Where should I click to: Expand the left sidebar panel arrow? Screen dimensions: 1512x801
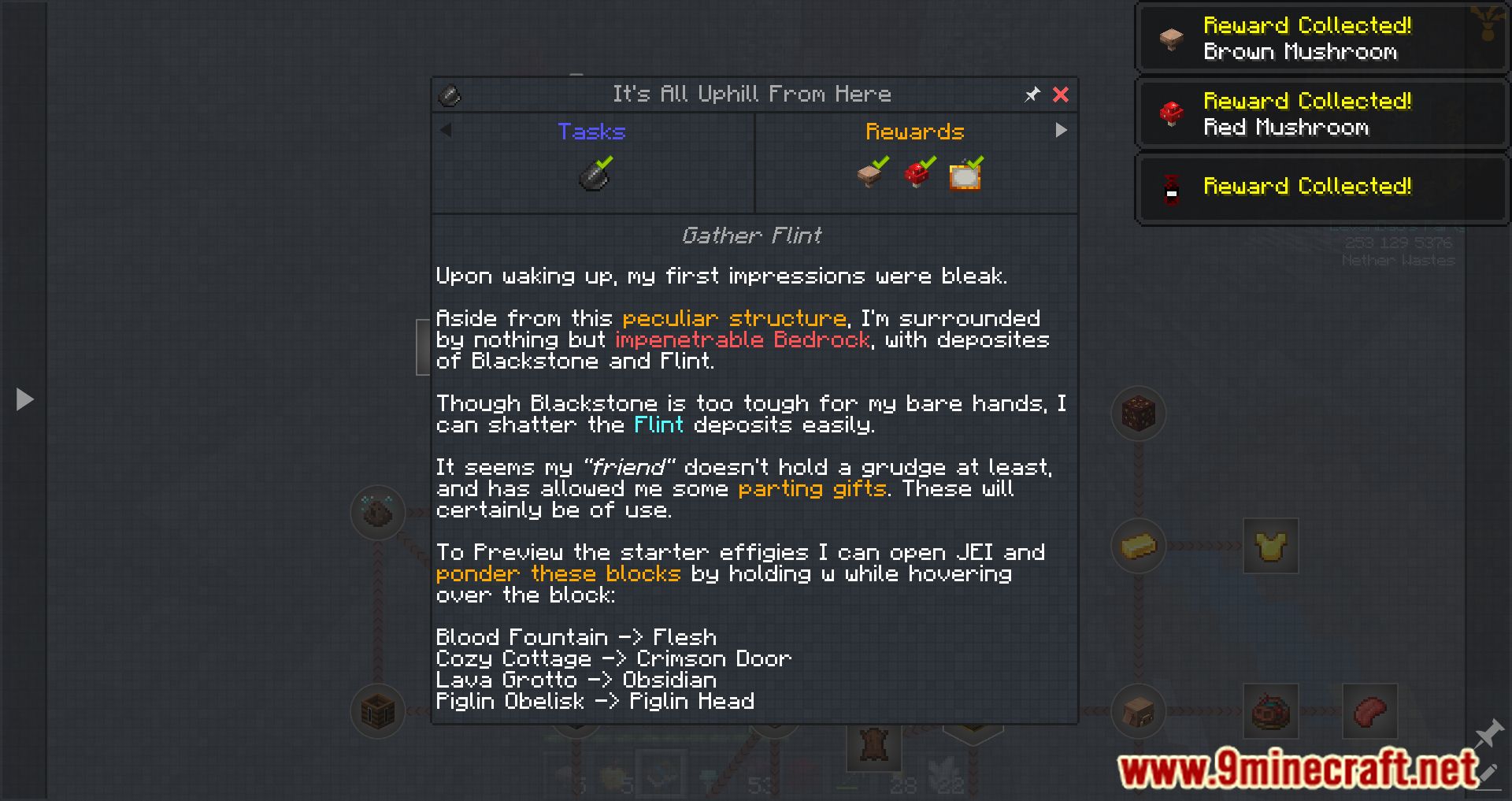24,399
